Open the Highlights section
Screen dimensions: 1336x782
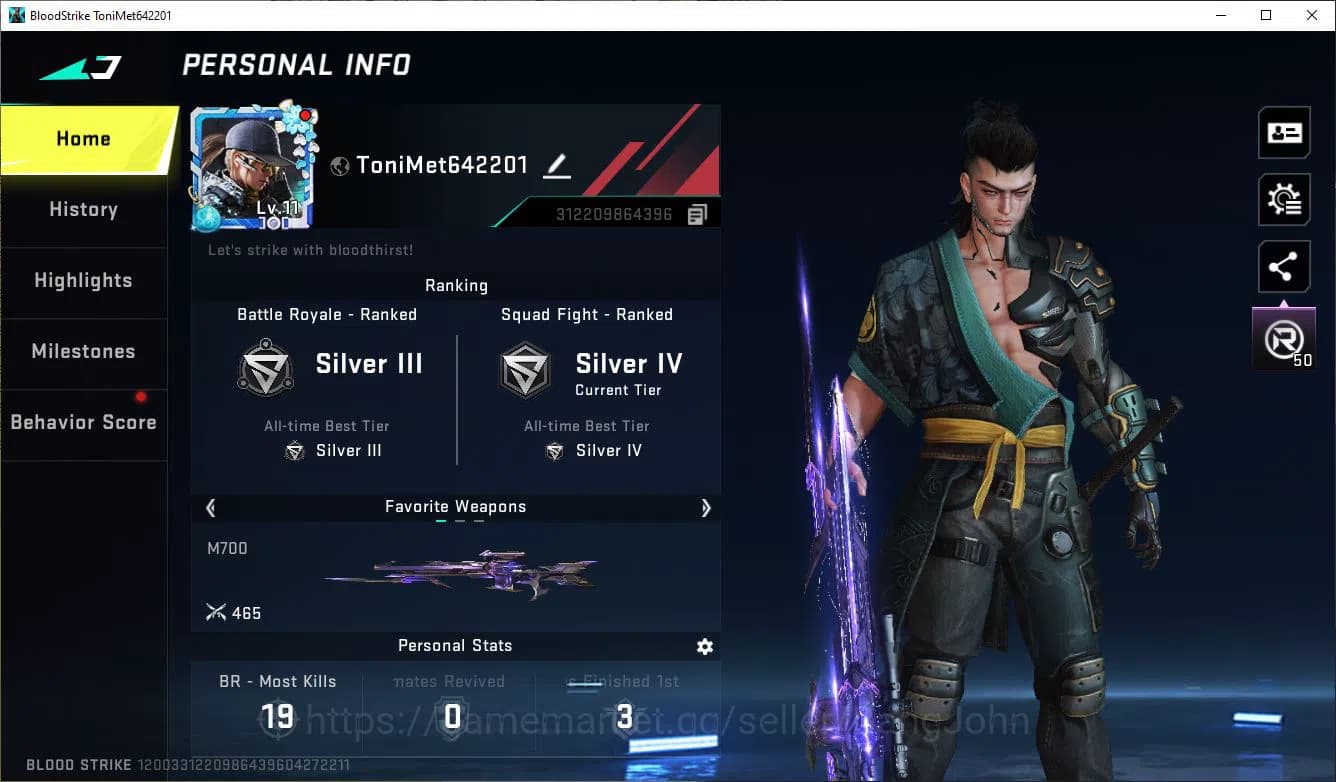[x=83, y=281]
